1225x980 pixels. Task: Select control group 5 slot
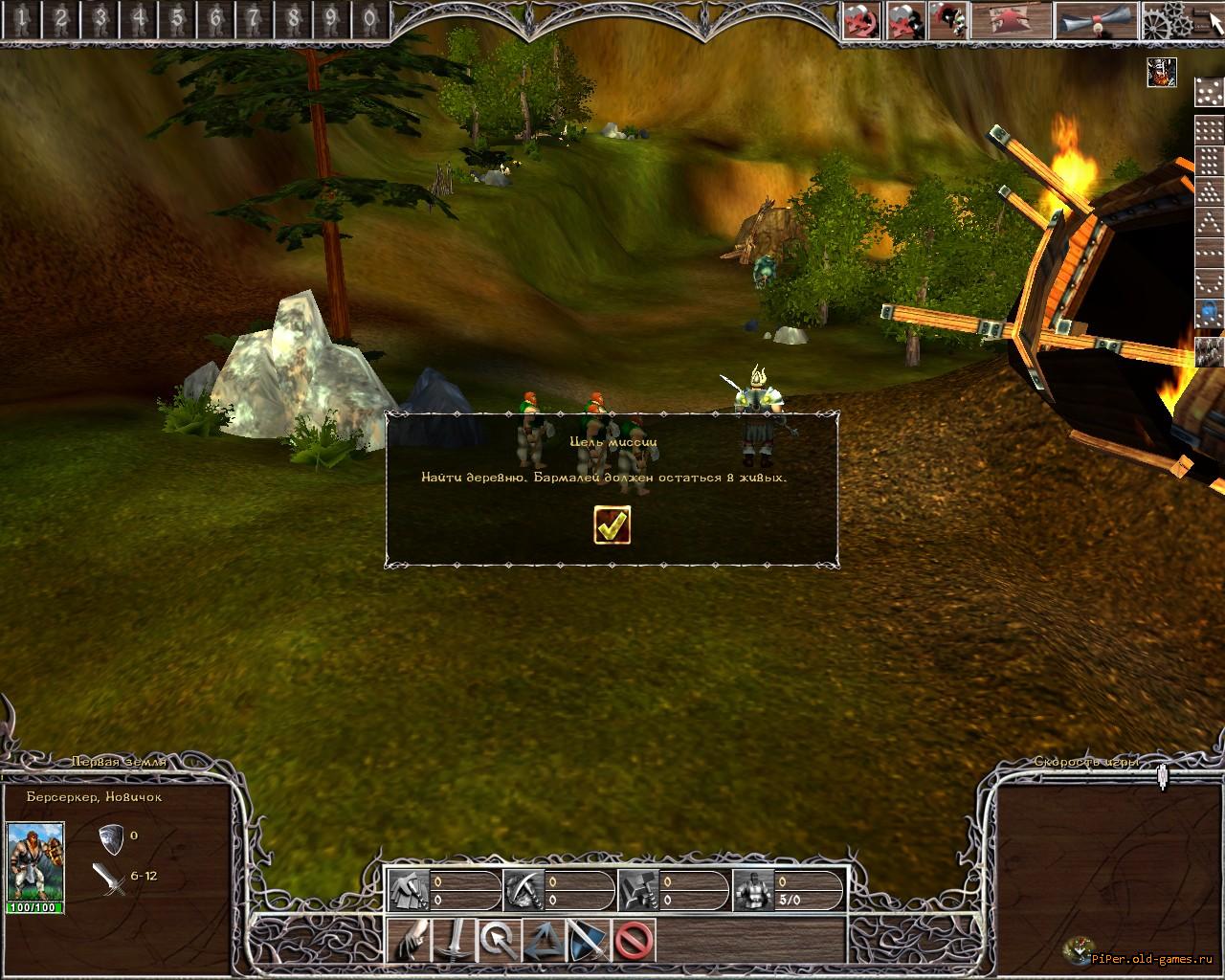point(177,17)
